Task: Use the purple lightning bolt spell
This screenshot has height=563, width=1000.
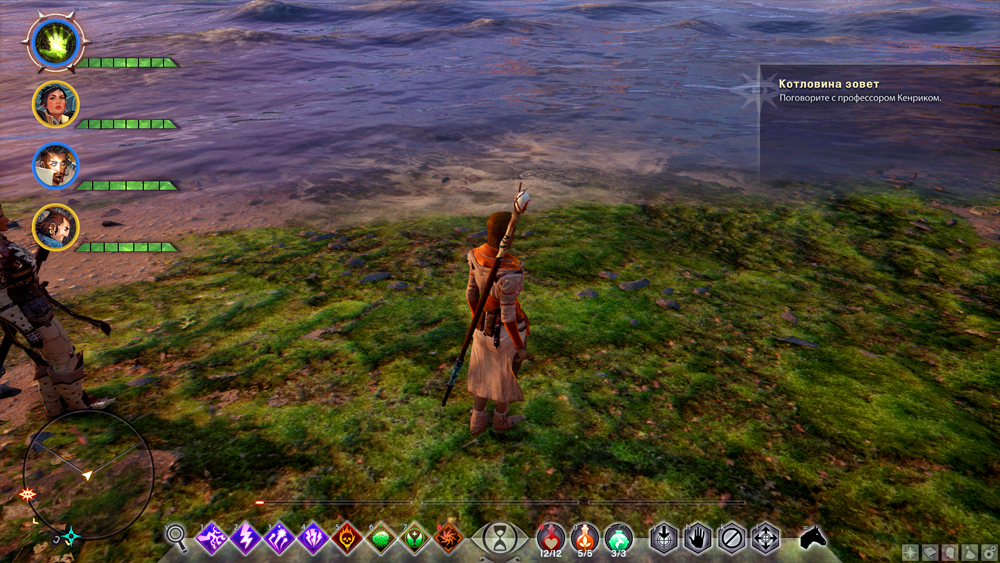Action: [x=246, y=538]
